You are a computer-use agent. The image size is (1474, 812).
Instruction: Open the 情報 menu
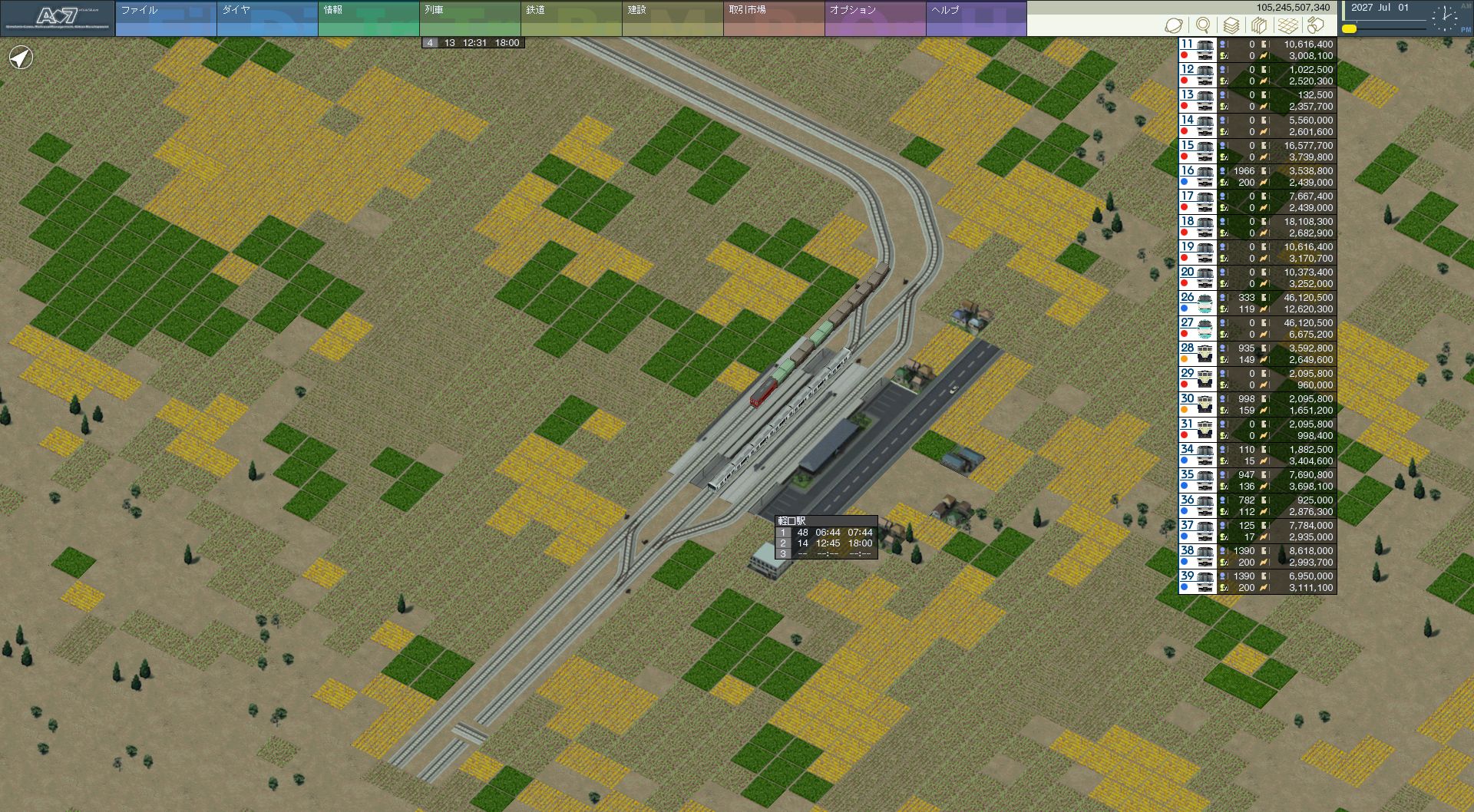pyautogui.click(x=368, y=18)
